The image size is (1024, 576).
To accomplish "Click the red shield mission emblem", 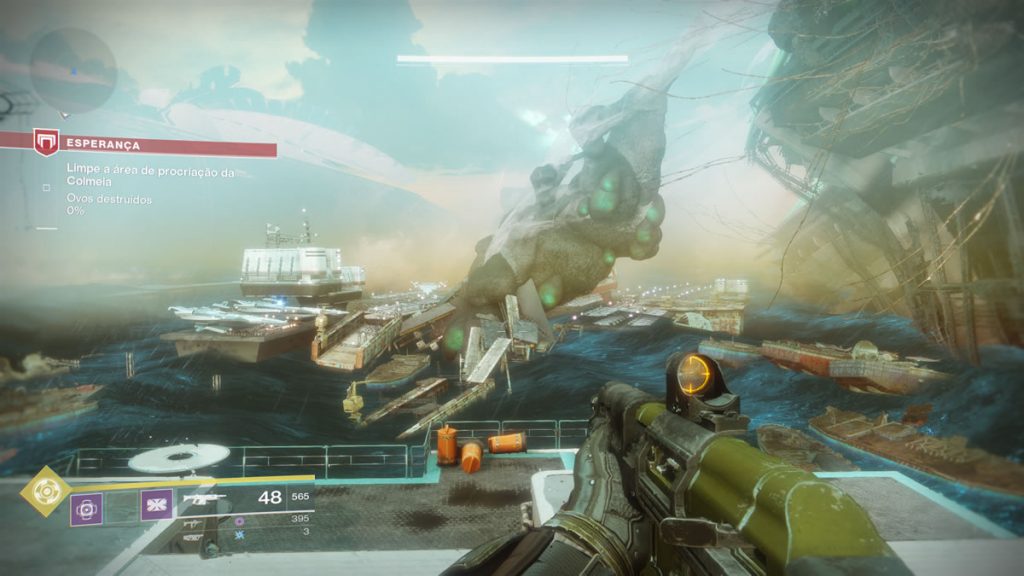I will [46, 142].
